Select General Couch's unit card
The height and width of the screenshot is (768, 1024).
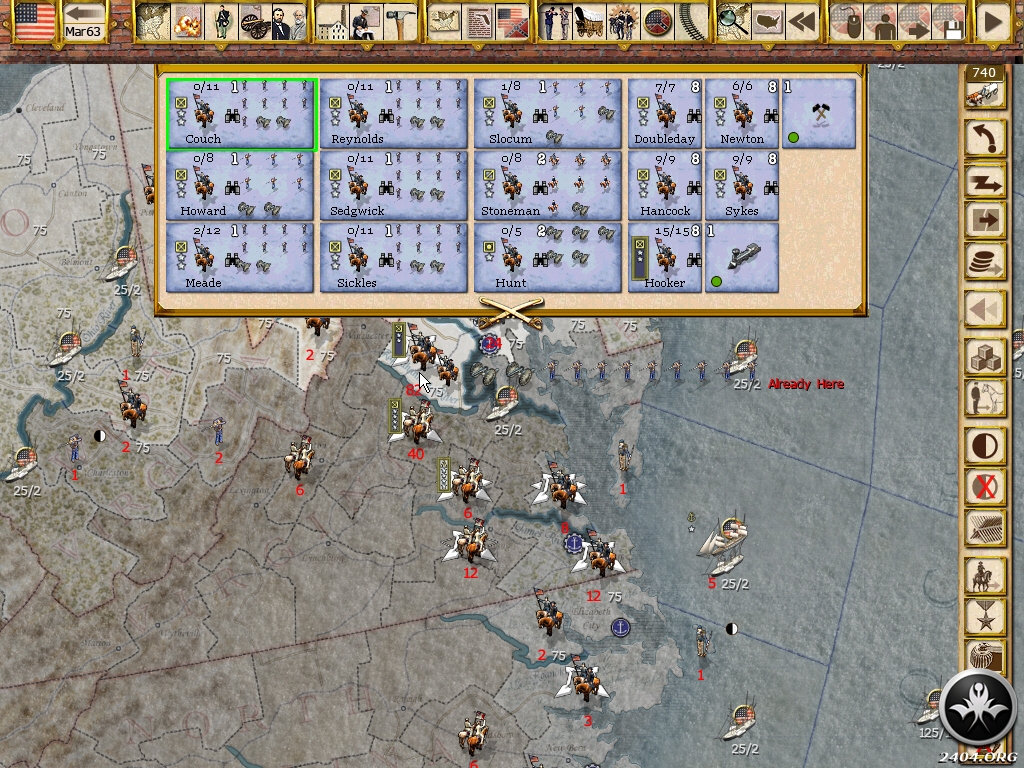[x=242, y=114]
